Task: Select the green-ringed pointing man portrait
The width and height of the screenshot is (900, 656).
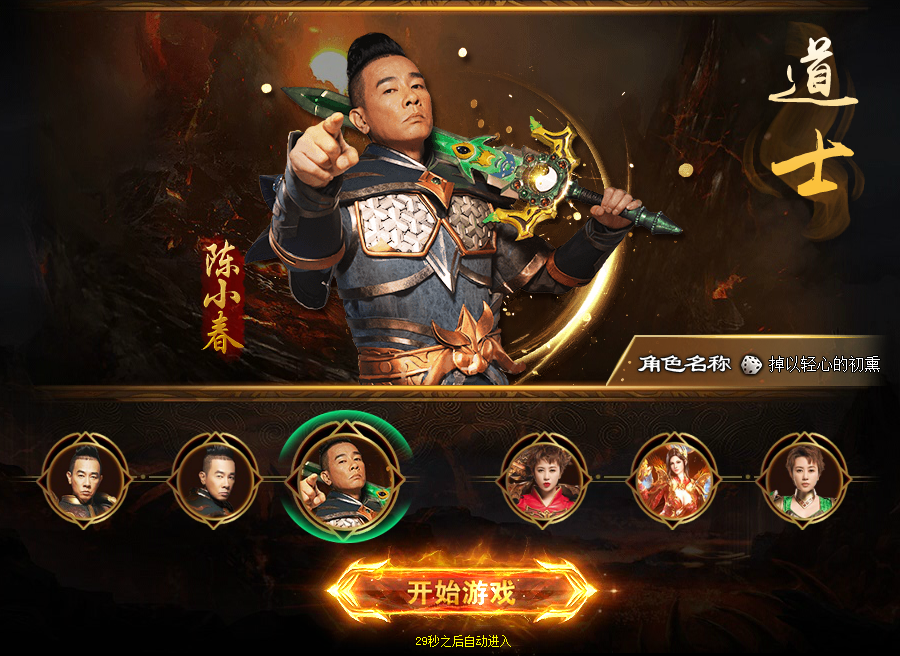Action: 346,477
